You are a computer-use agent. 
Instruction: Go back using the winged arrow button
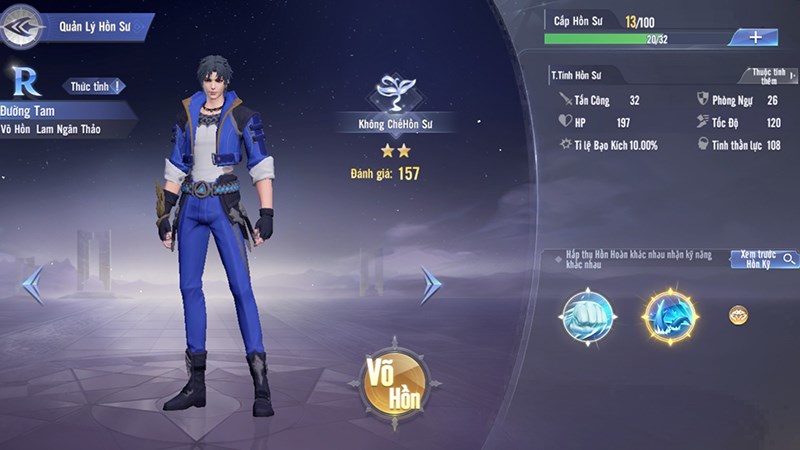coord(20,26)
